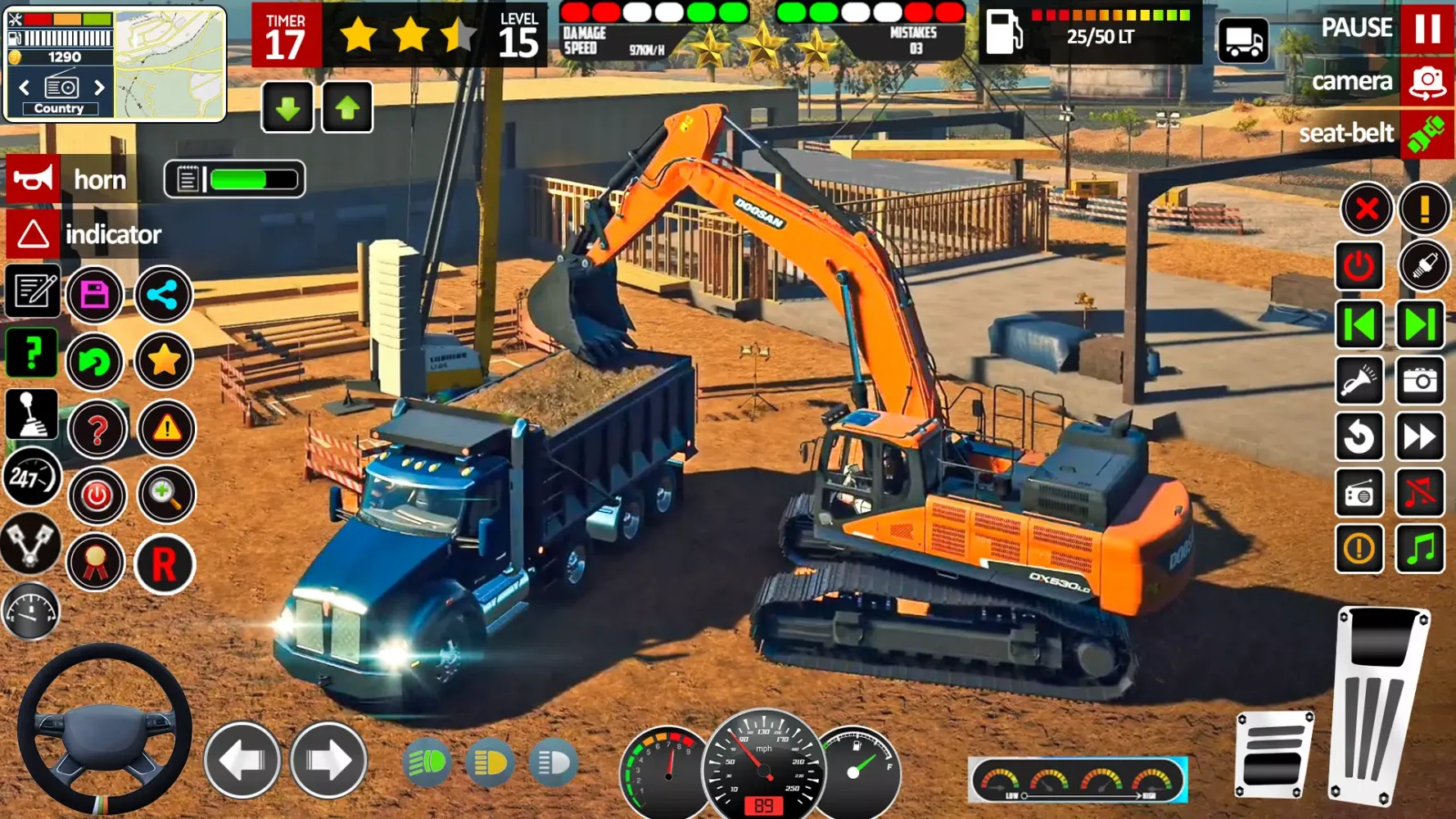This screenshot has width=1456, height=819.
Task: Click the magnifying glass zoom icon
Action: [165, 494]
